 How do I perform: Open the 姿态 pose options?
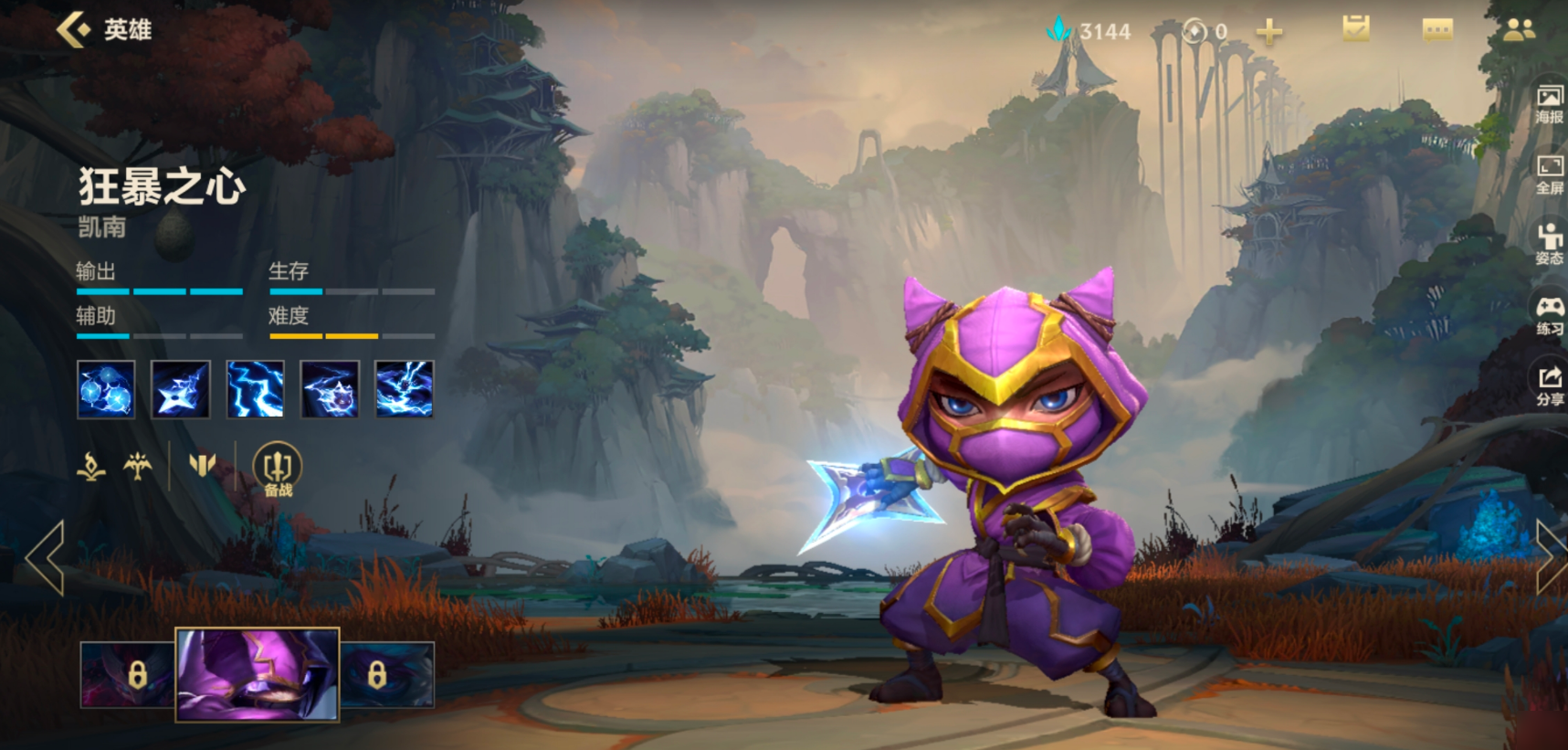click(1549, 245)
